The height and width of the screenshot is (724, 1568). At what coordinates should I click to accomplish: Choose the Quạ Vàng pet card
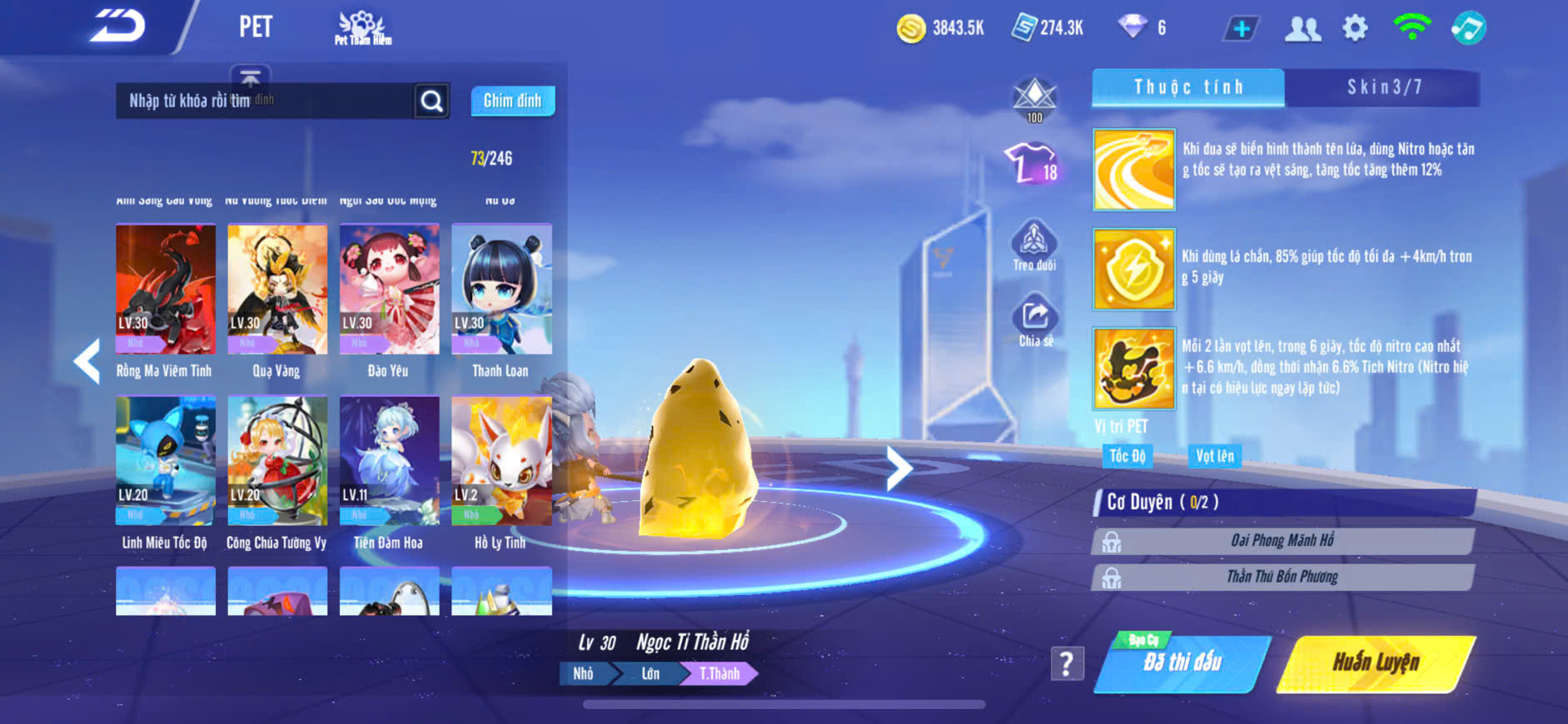click(277, 290)
